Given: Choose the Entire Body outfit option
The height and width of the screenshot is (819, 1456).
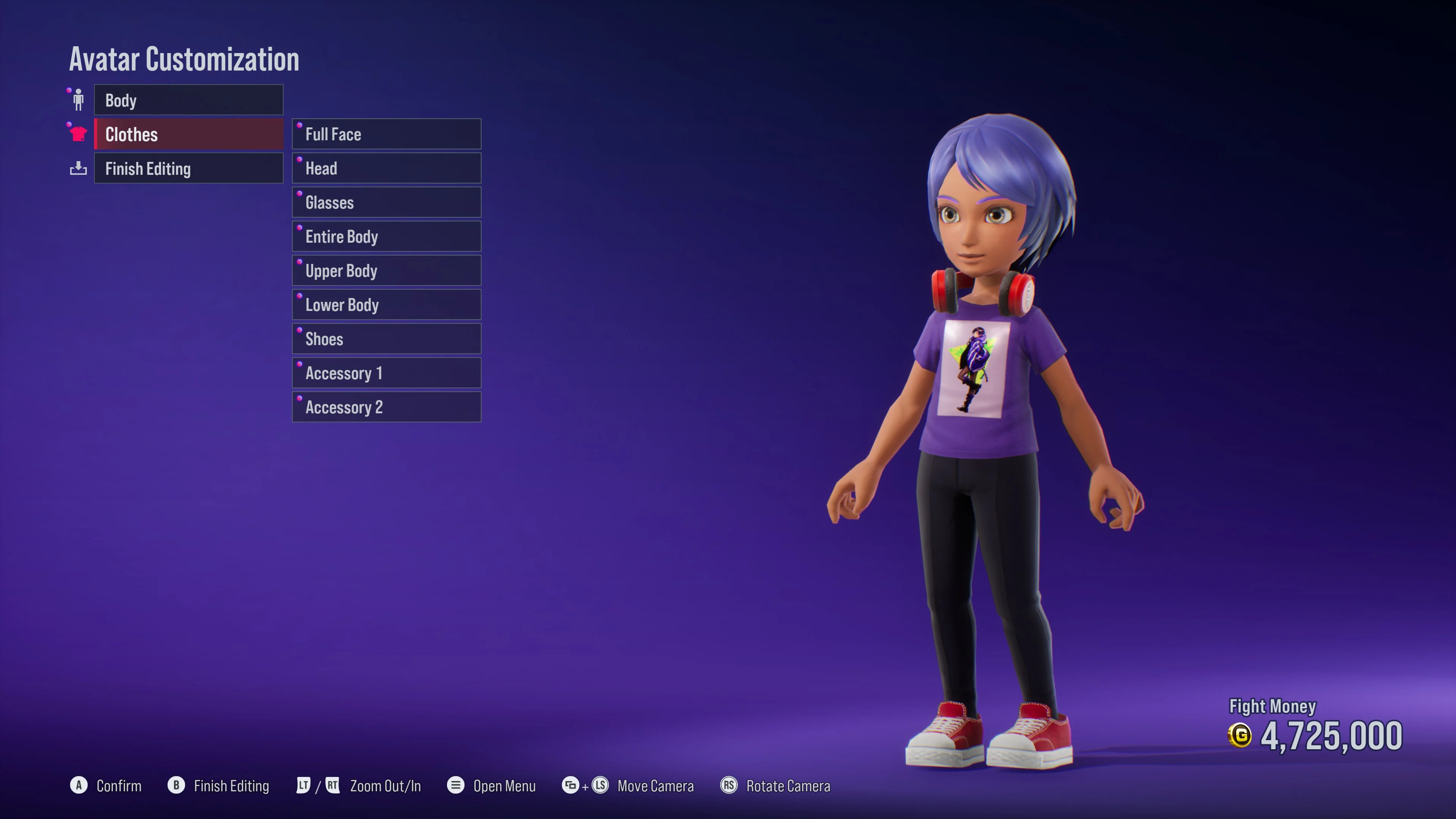Looking at the screenshot, I should tap(387, 236).
